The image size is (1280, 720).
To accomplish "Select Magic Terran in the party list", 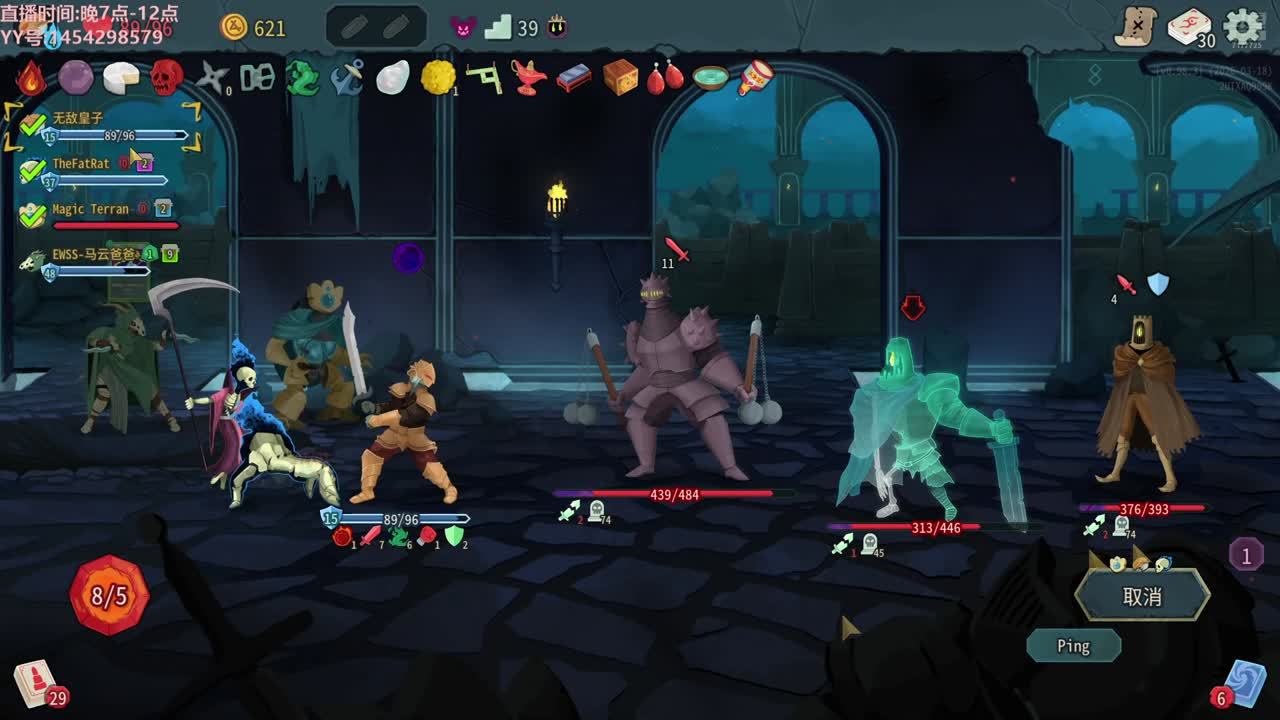I will (90, 210).
